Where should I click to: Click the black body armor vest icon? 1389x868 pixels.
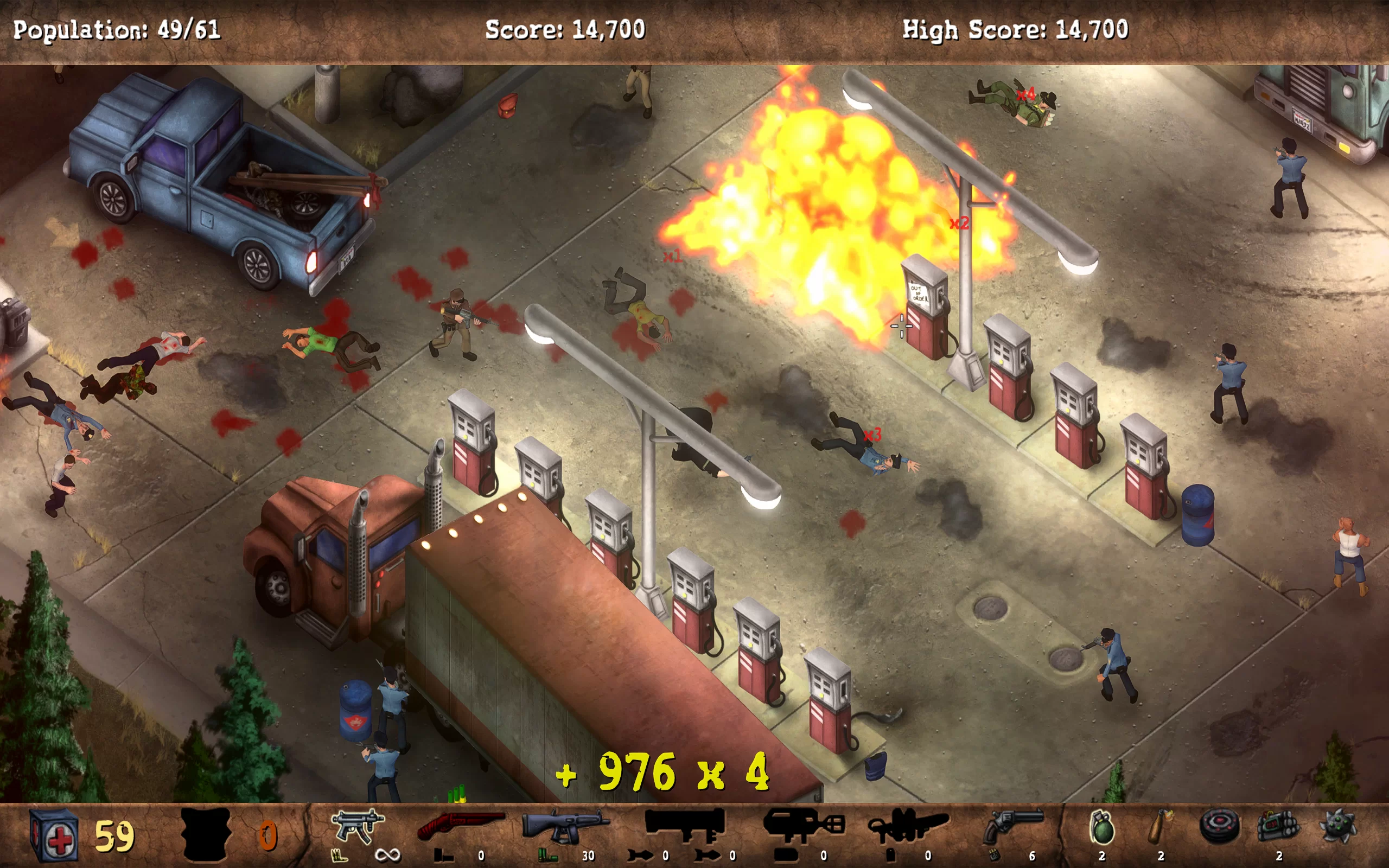(206, 834)
